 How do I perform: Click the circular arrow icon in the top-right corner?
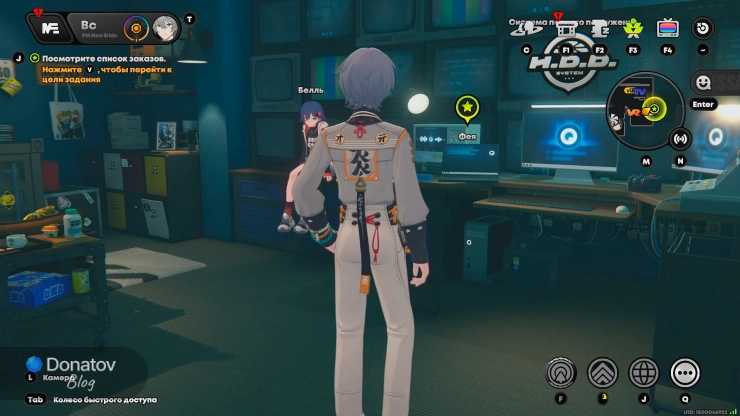tap(703, 28)
